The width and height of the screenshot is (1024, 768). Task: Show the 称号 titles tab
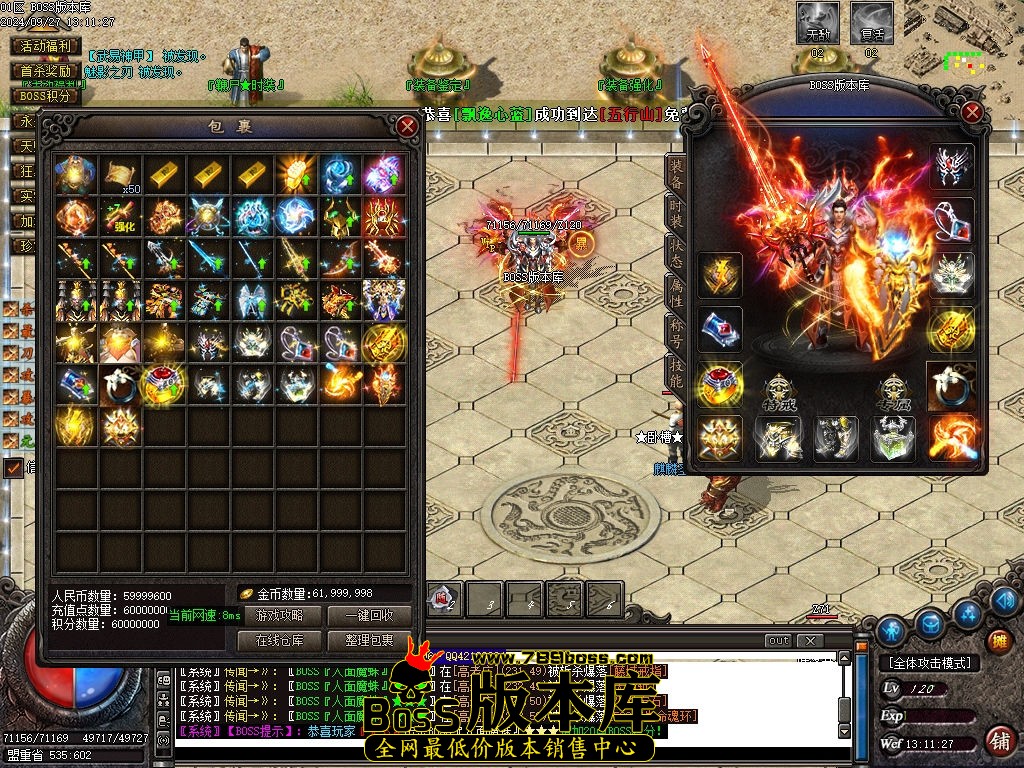point(677,332)
